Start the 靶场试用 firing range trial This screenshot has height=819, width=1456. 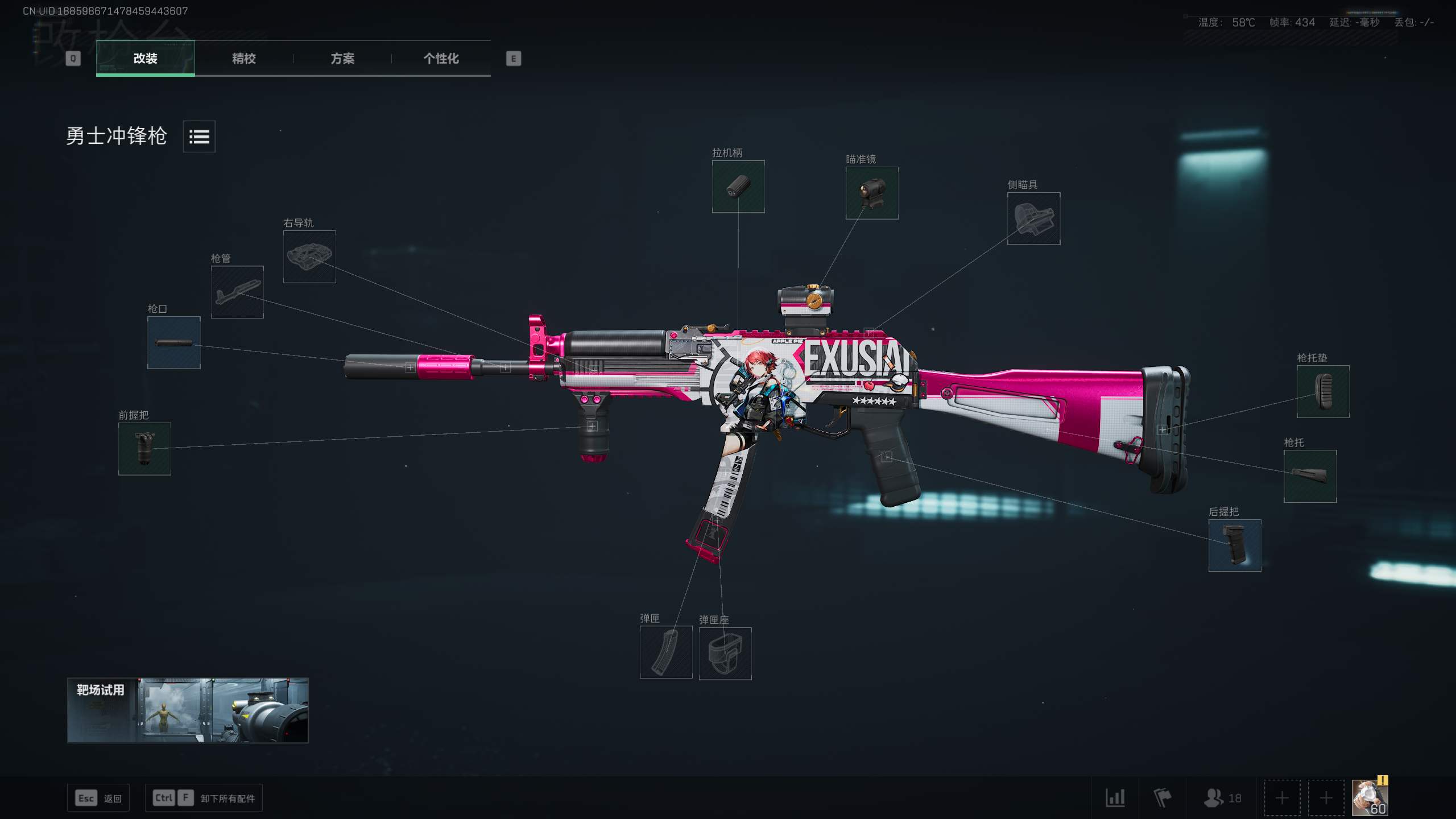pyautogui.click(x=188, y=710)
